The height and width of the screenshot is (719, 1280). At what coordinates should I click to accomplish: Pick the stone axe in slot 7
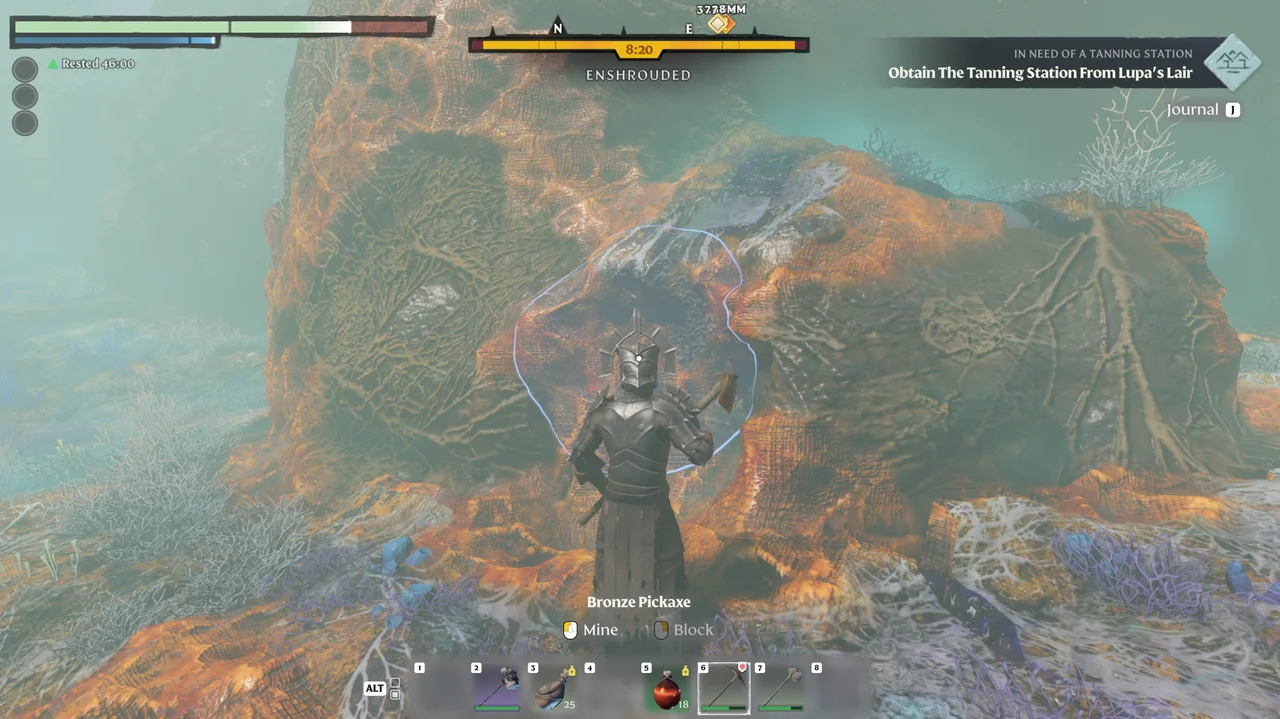(x=780, y=688)
